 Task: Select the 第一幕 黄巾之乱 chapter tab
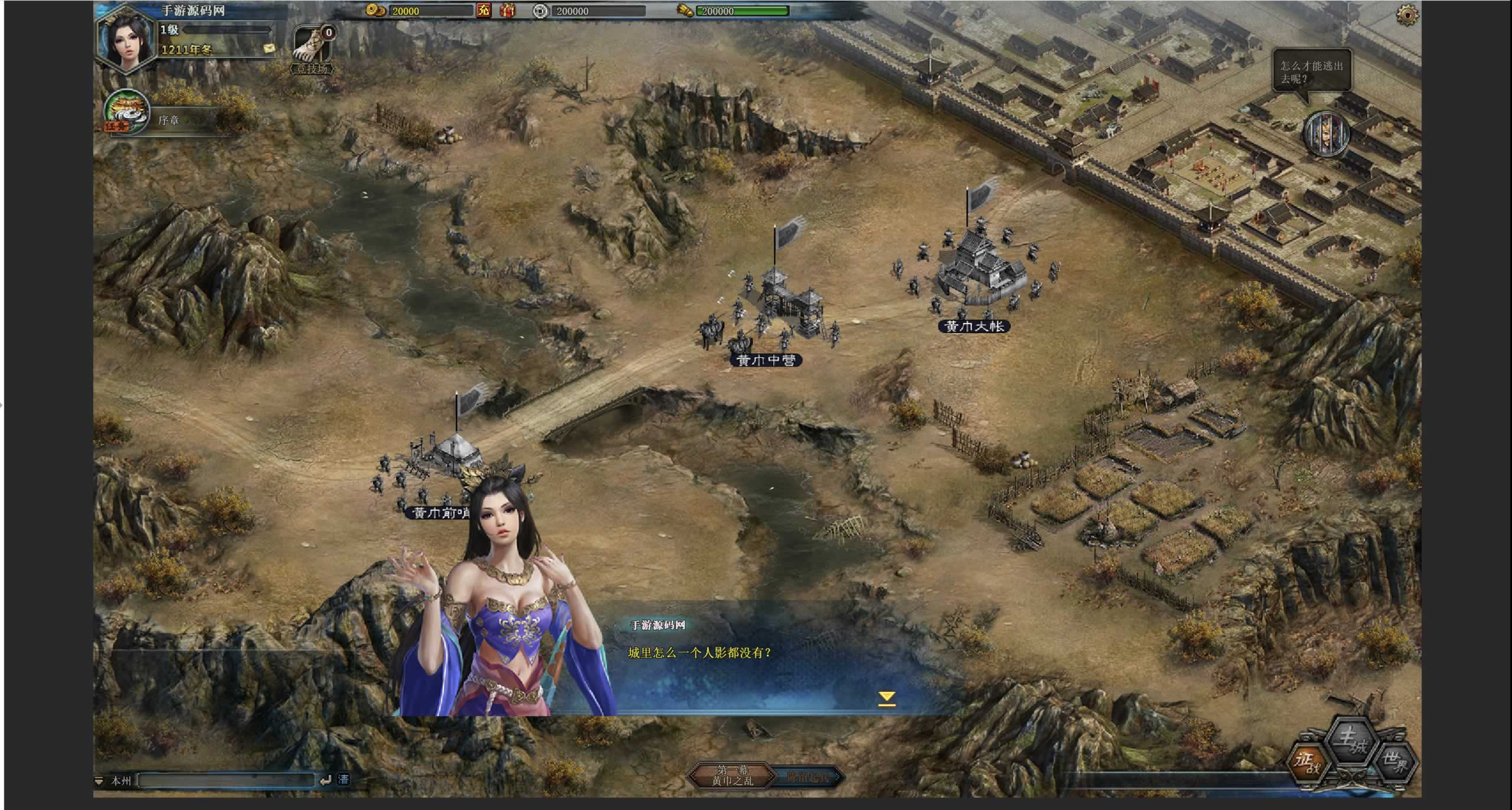[731, 775]
